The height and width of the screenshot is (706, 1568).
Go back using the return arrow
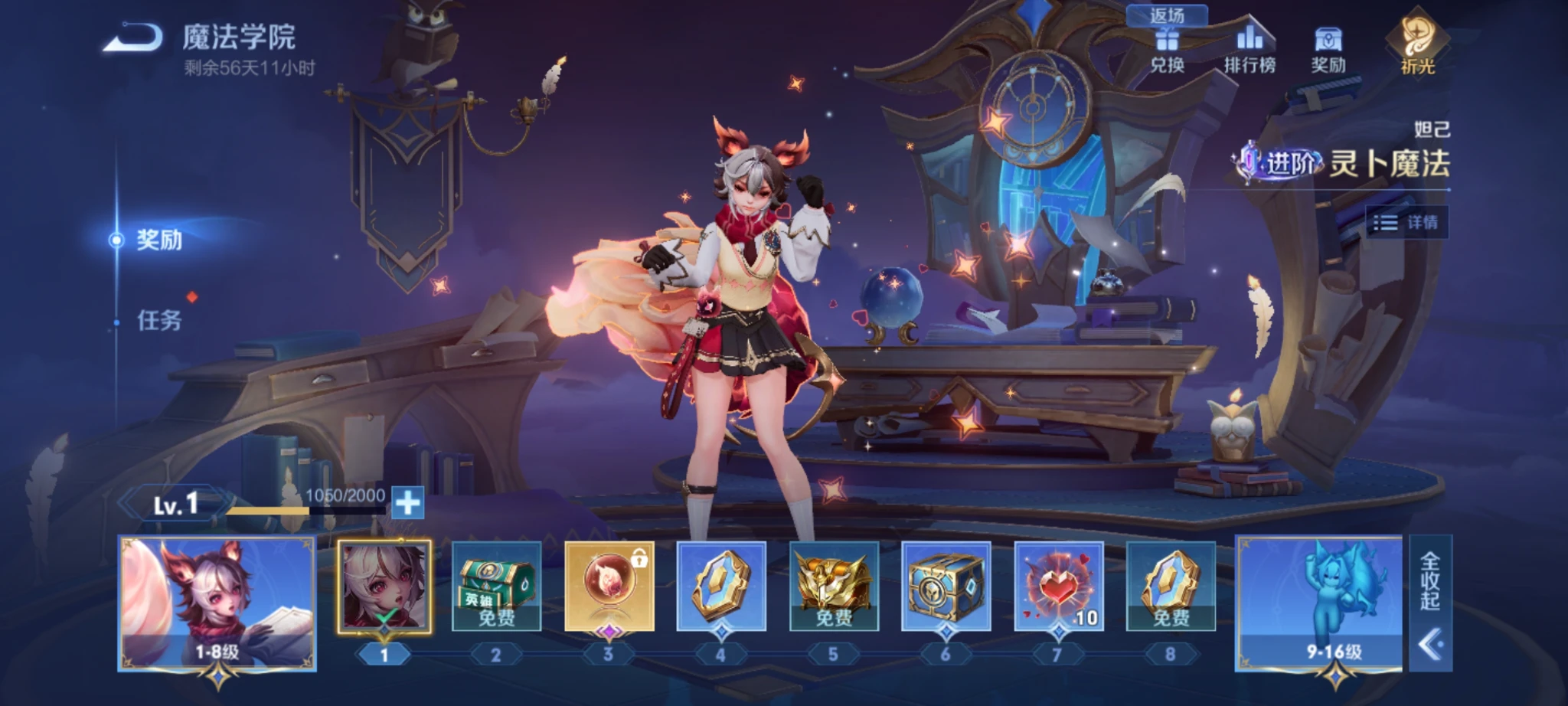point(132,38)
